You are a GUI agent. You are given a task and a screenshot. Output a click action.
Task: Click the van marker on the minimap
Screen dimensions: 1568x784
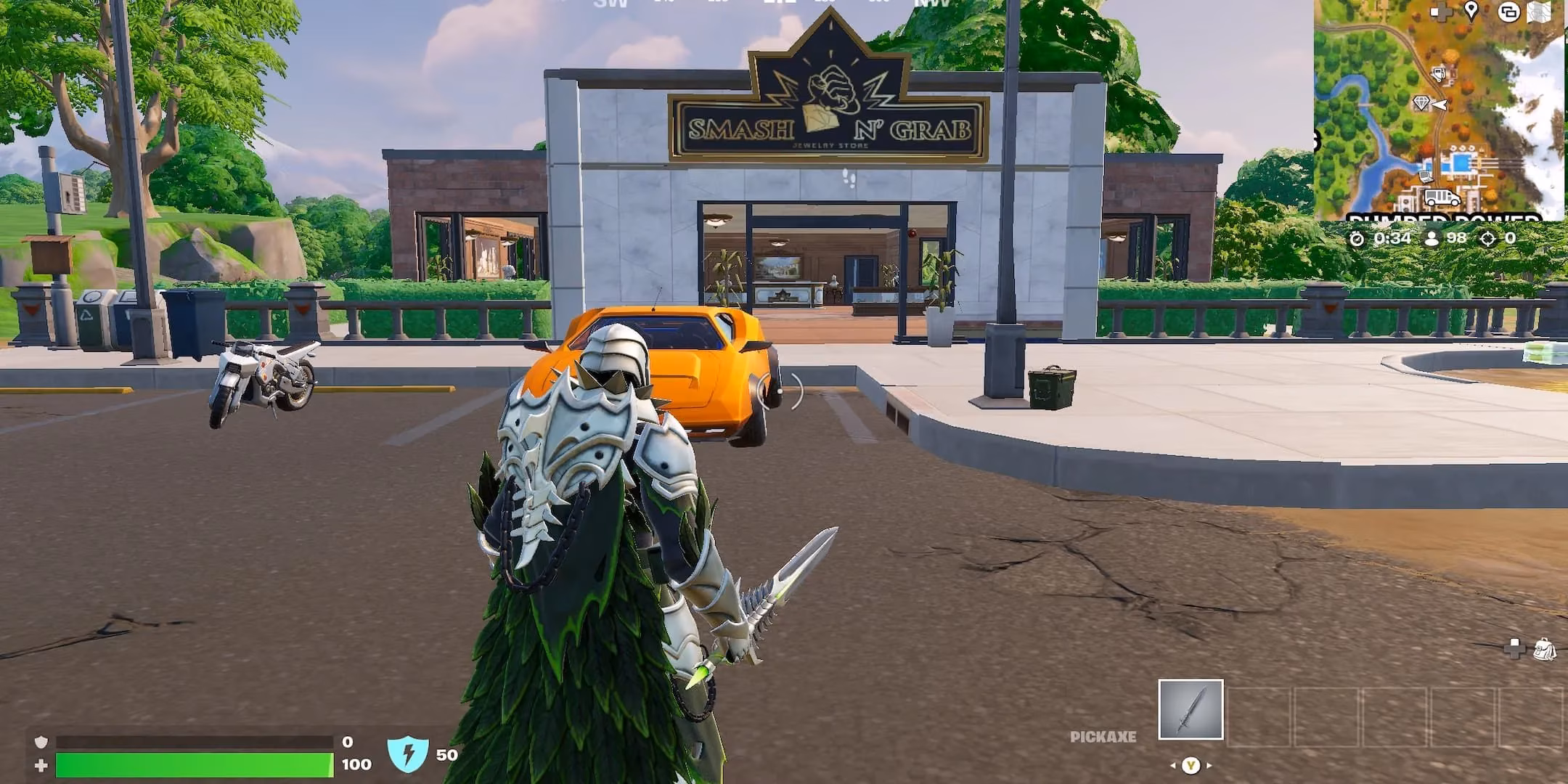pos(1442,195)
